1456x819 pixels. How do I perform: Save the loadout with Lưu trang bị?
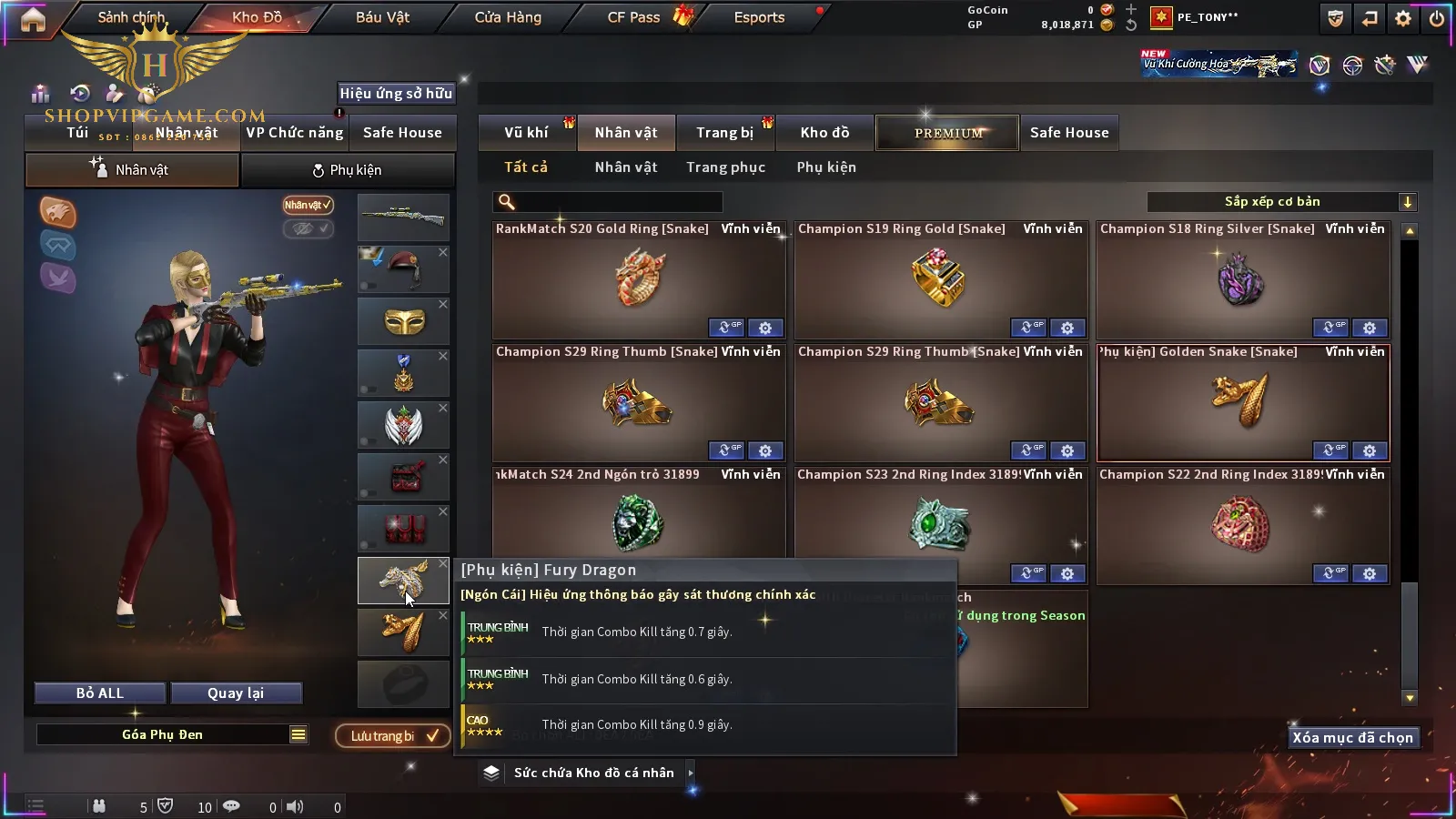[393, 736]
